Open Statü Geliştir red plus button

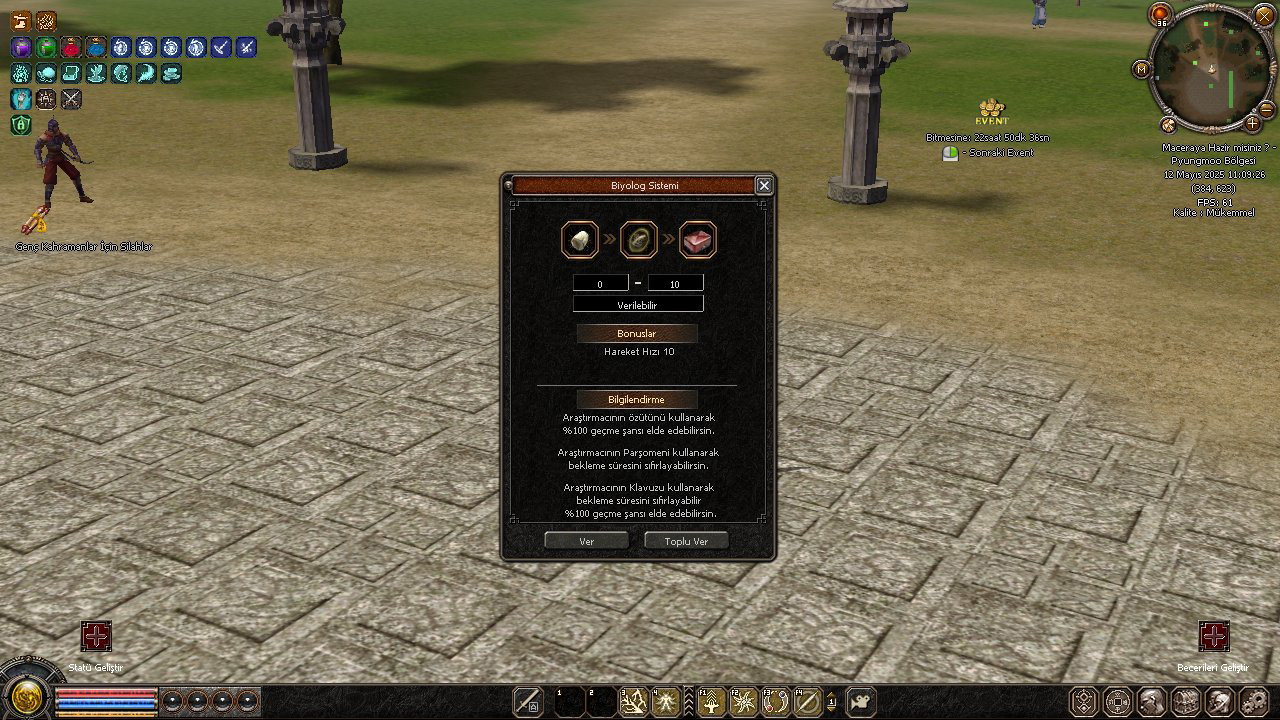coord(96,636)
